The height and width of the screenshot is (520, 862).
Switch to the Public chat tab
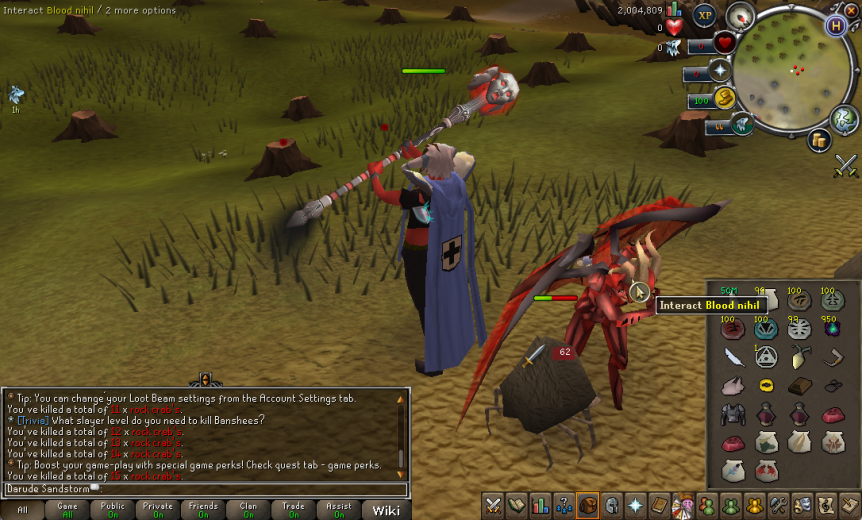tap(112, 510)
